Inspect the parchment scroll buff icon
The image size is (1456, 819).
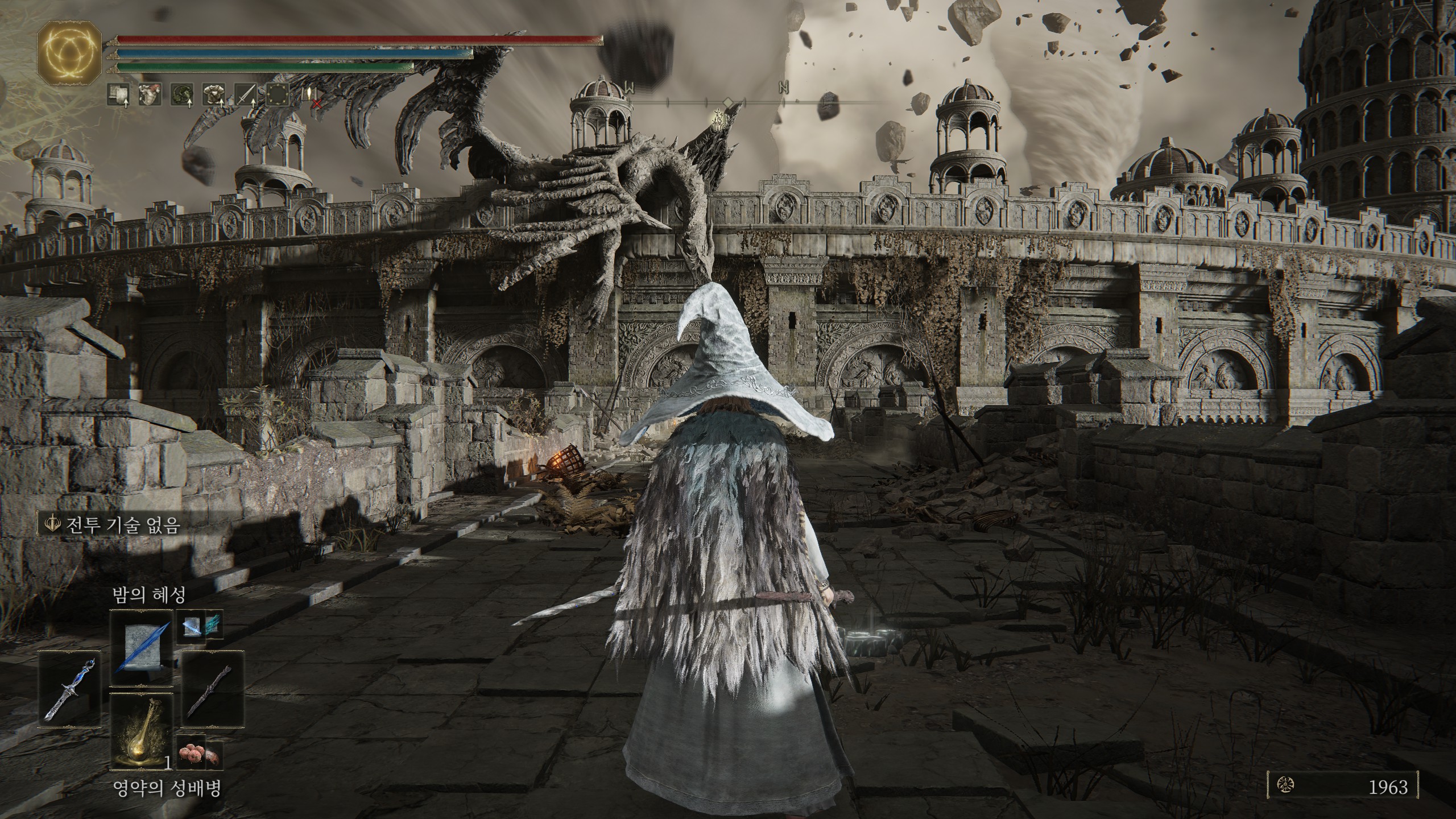(x=118, y=94)
